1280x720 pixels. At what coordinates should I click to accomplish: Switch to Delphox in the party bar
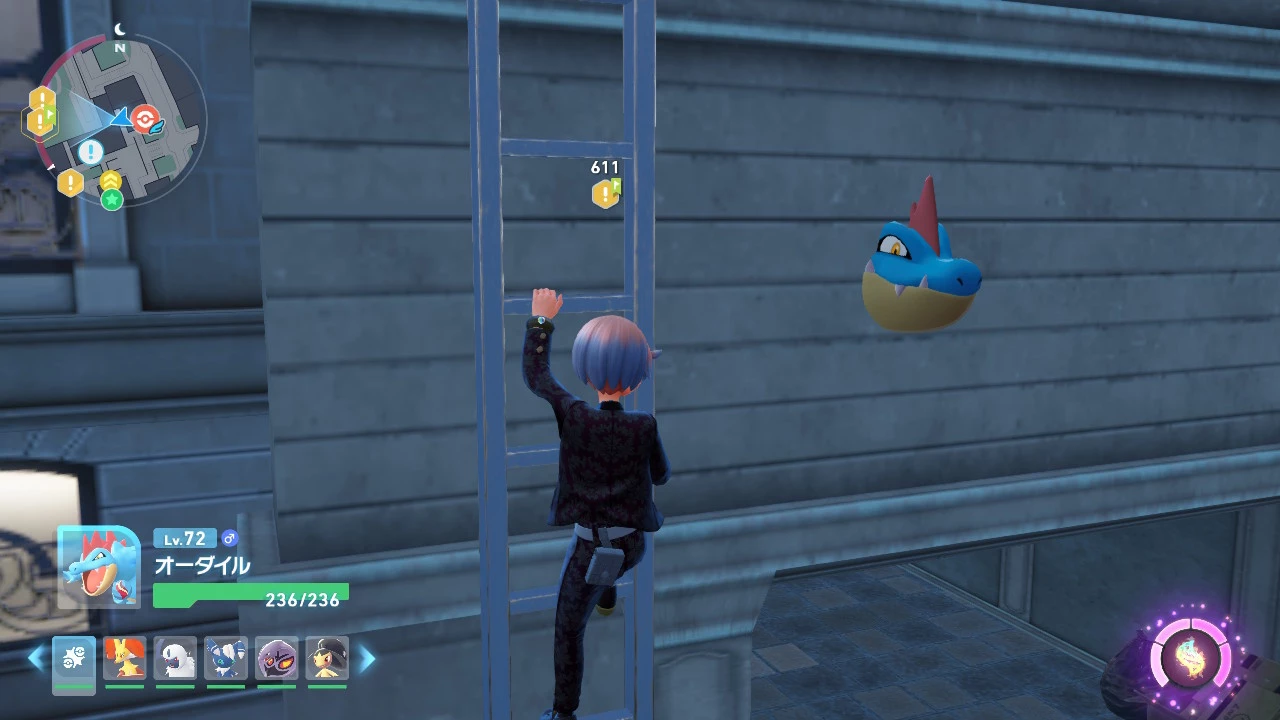pos(125,659)
